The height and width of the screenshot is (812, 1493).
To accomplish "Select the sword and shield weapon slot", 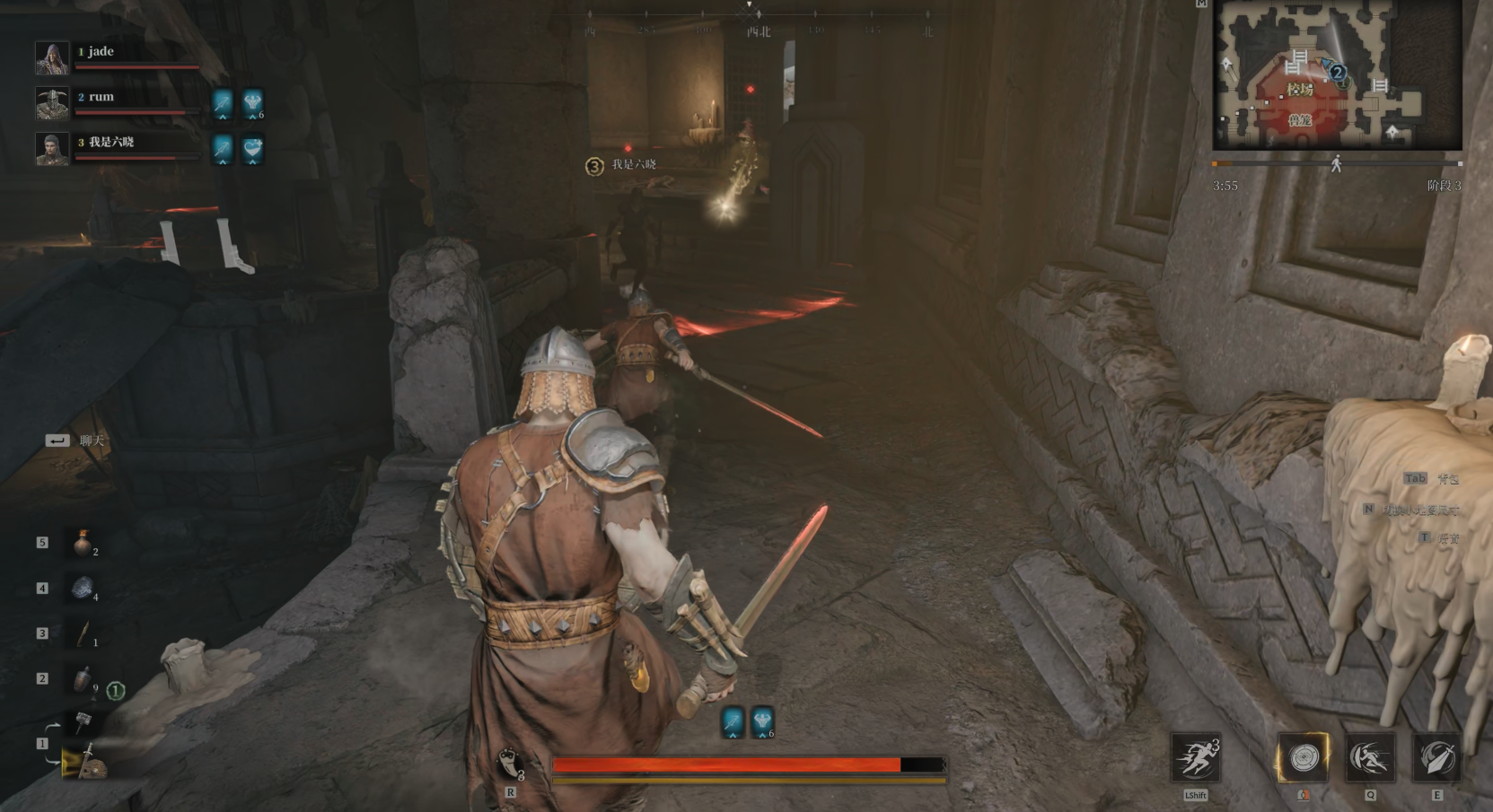I will click(x=83, y=761).
